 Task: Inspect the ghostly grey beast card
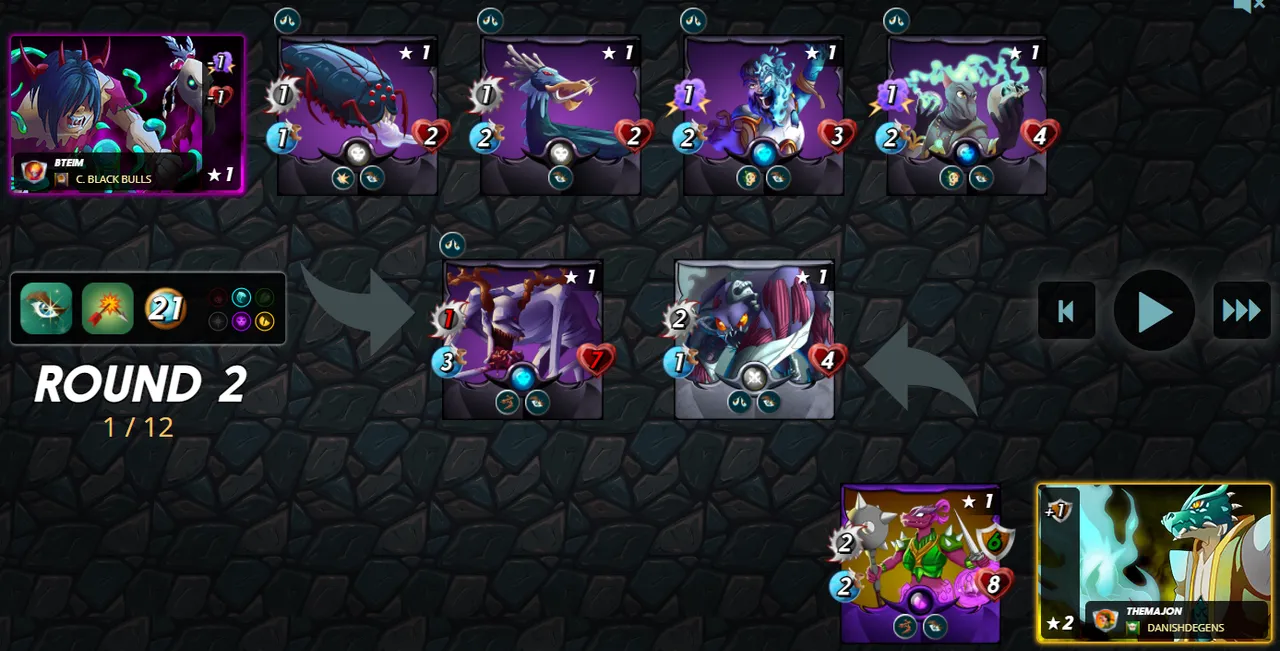(x=966, y=115)
